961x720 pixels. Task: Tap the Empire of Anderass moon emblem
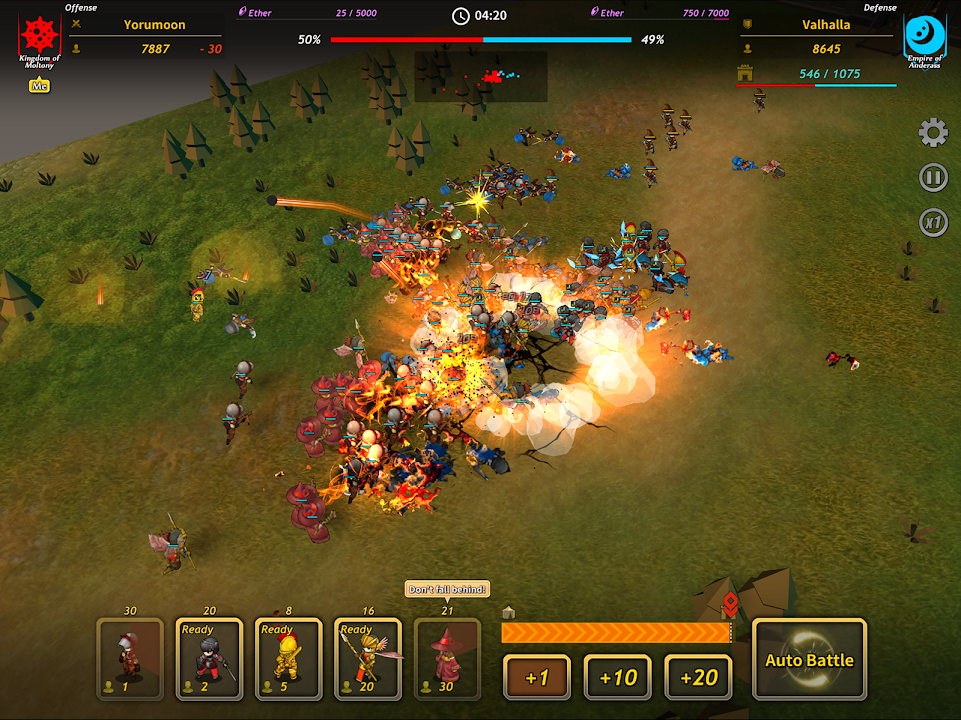point(924,38)
